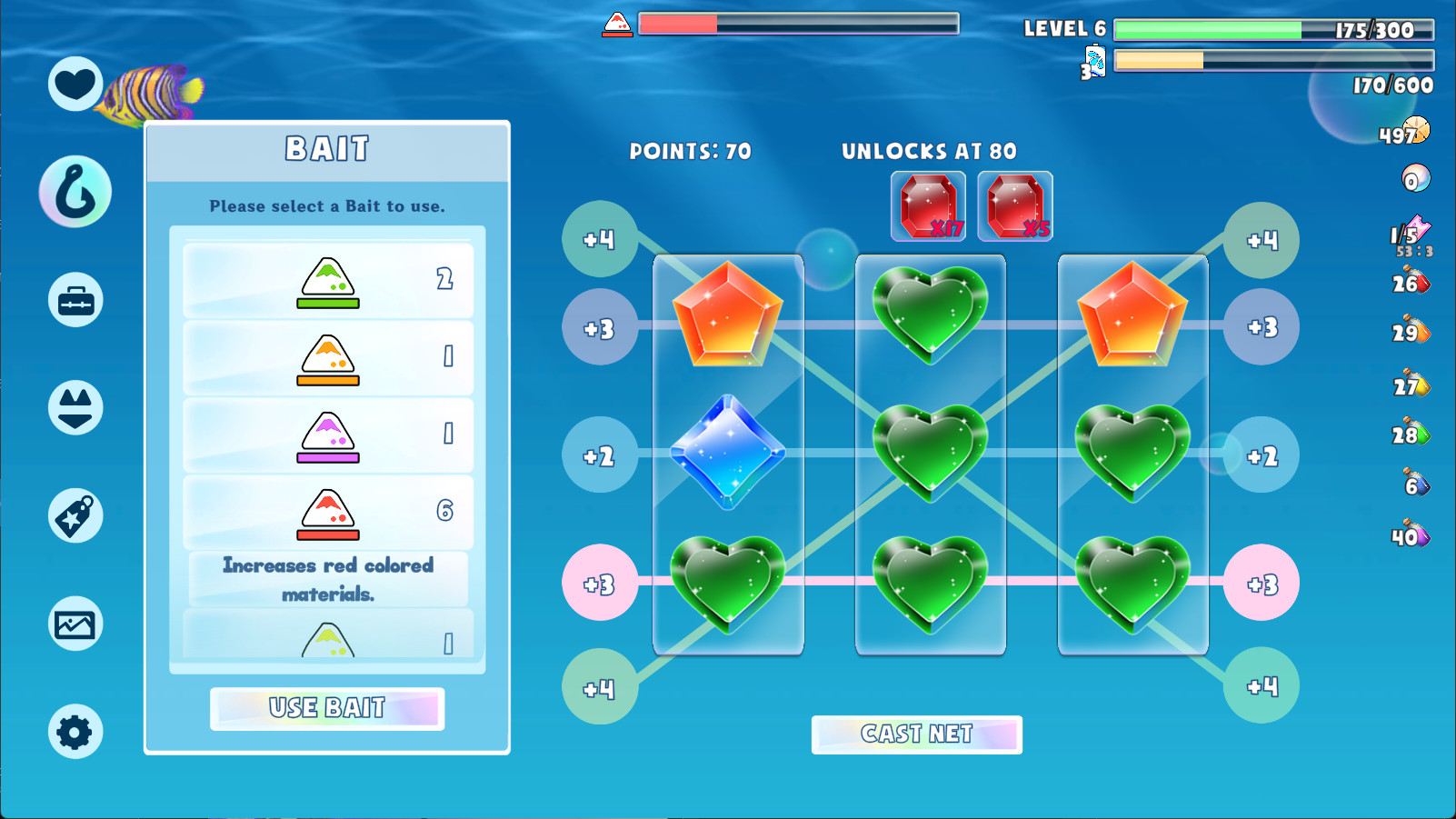Select the purple bait in the list
Image resolution: width=1456 pixels, height=819 pixels.
[x=327, y=434]
